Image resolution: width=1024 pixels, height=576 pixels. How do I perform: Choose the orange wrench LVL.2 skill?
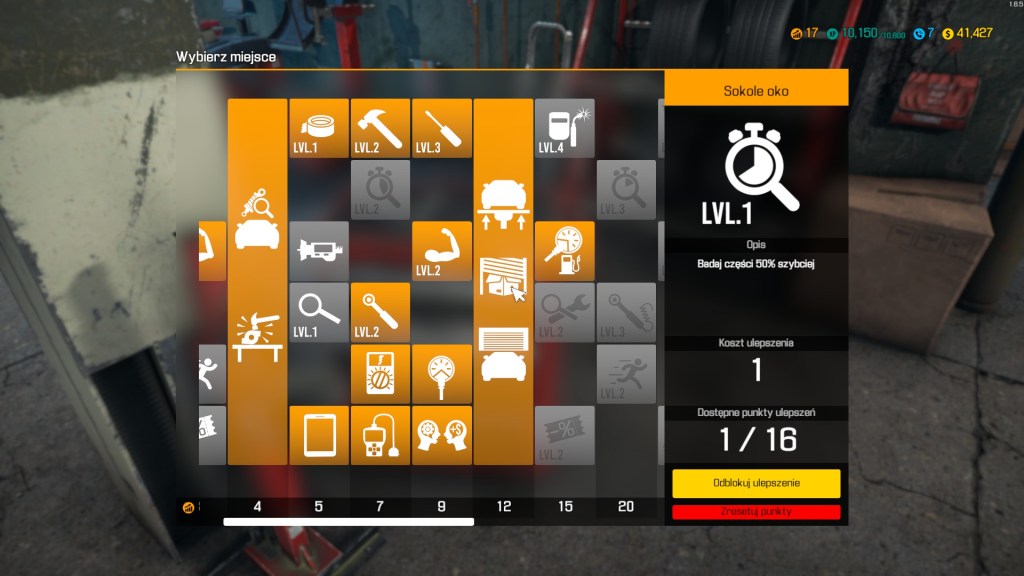coord(380,312)
